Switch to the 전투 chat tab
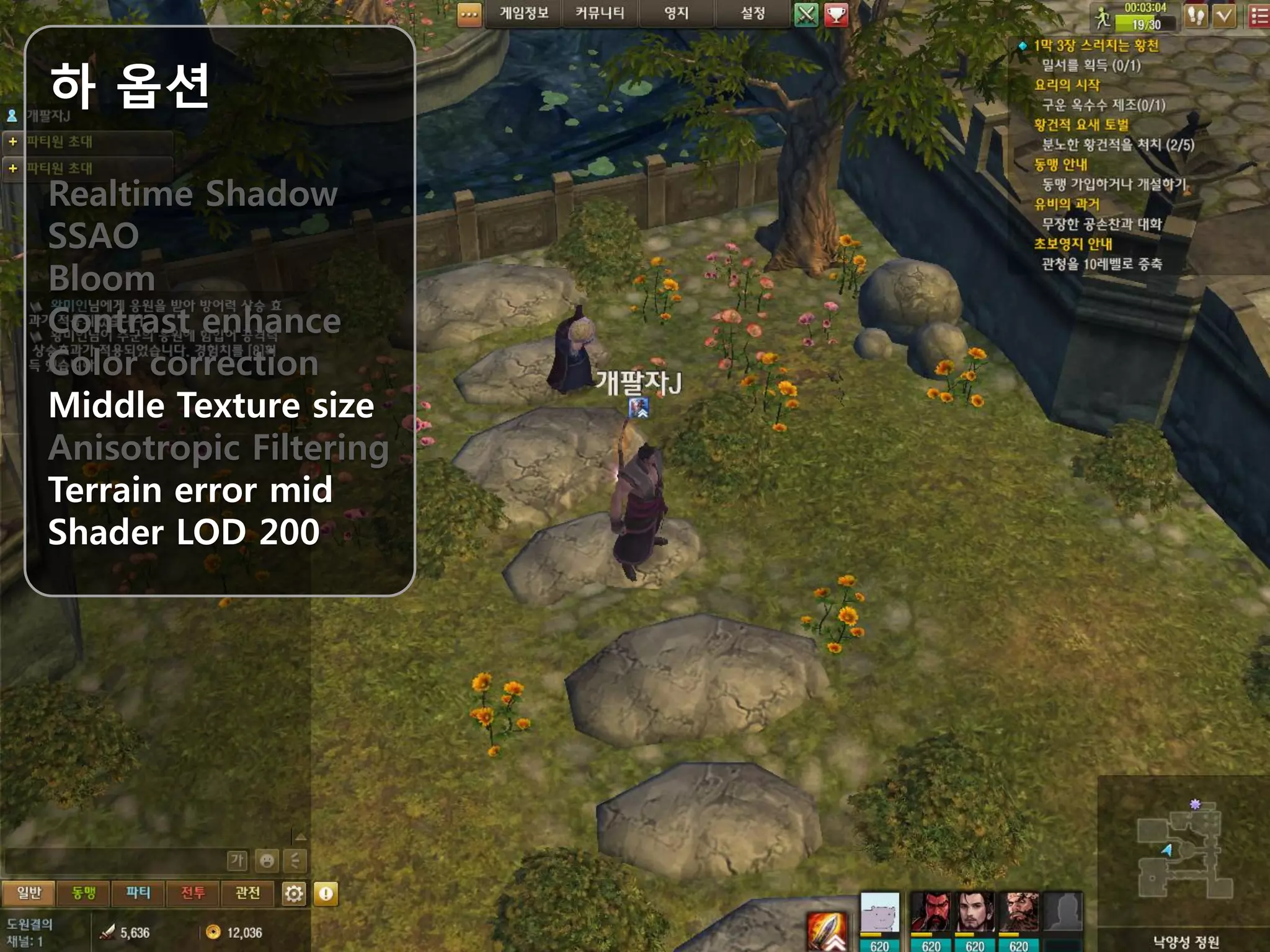Screen dimensions: 1270x952 192,893
